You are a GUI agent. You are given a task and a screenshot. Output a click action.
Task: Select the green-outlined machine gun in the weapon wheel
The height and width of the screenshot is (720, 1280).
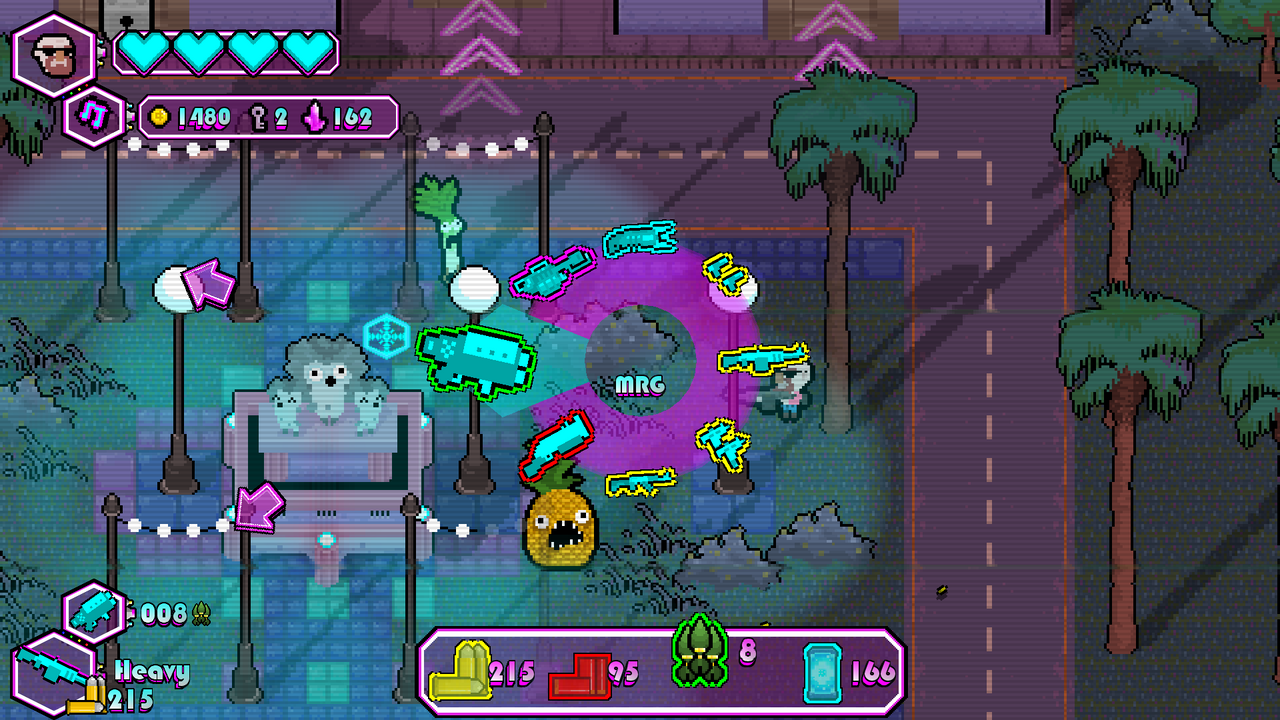tap(477, 360)
